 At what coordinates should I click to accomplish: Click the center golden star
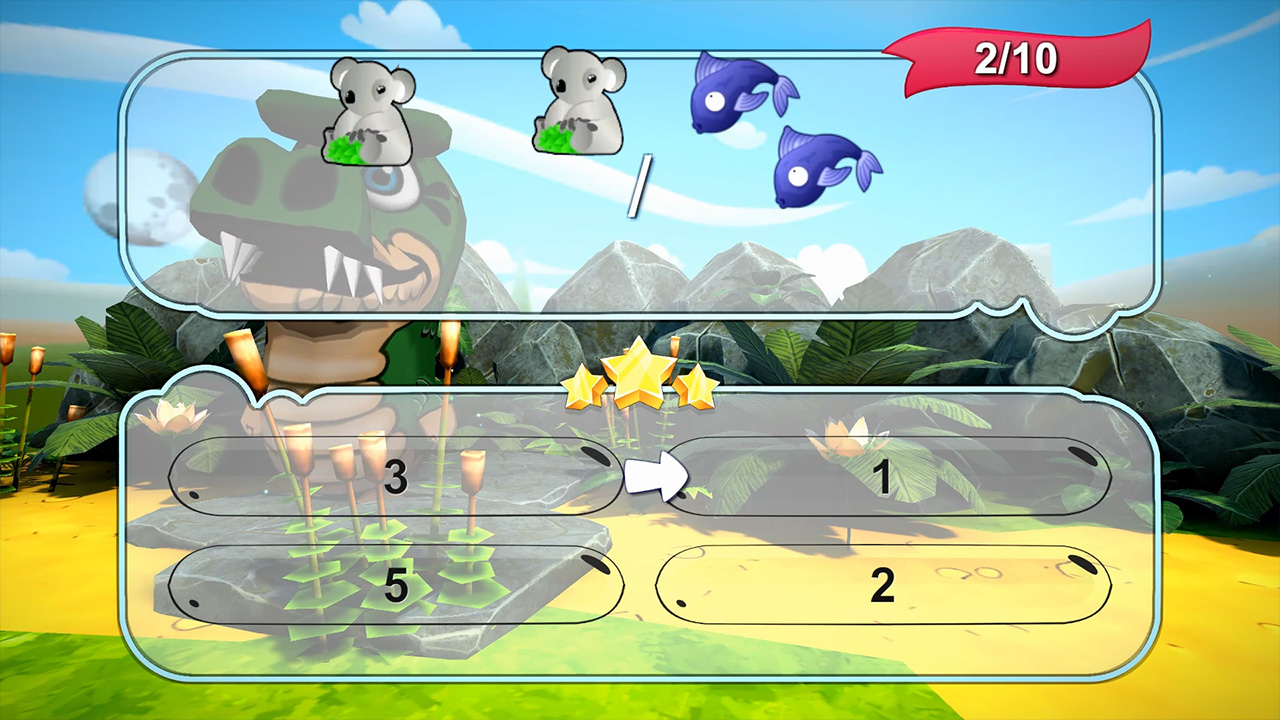coord(638,375)
